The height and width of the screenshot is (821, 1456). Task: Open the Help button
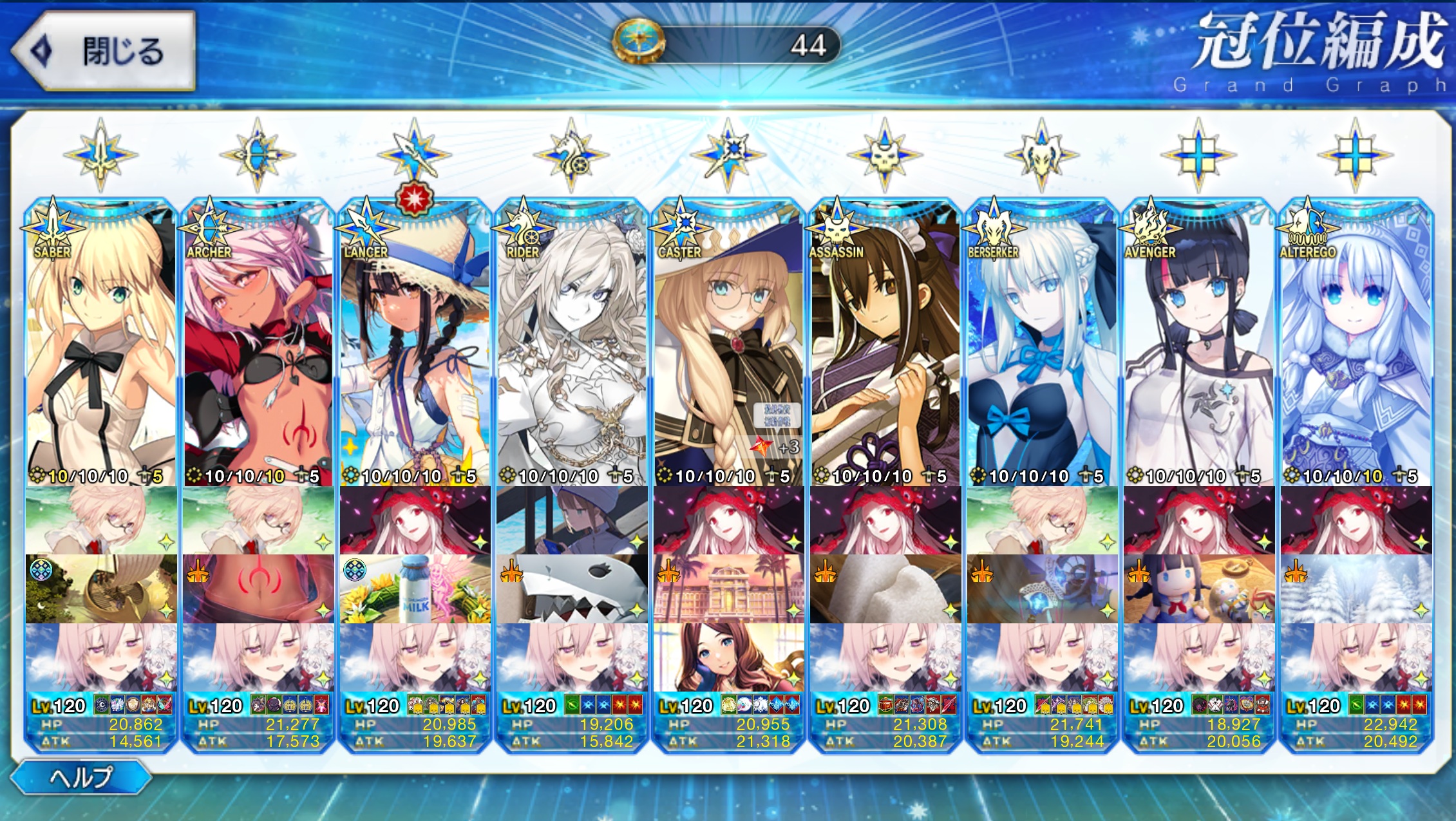pyautogui.click(x=81, y=777)
